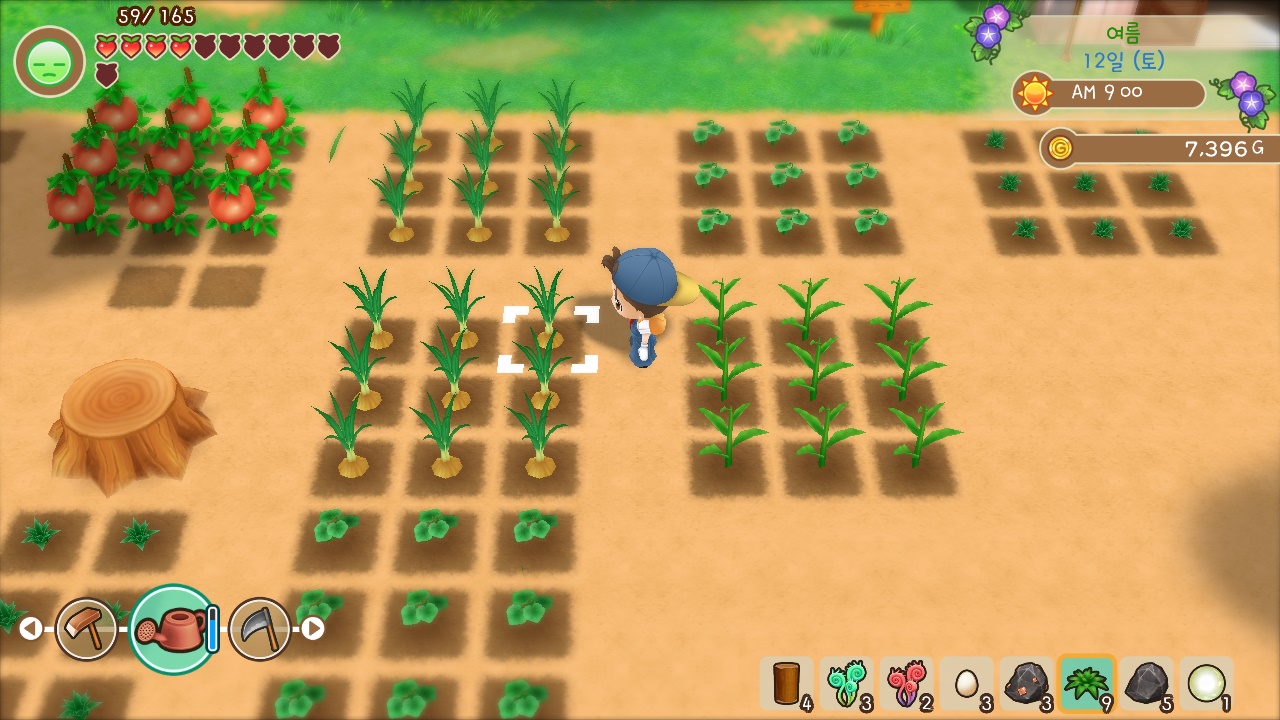Choose the glowing white orb slot
1280x720 pixels.
coord(1206,684)
